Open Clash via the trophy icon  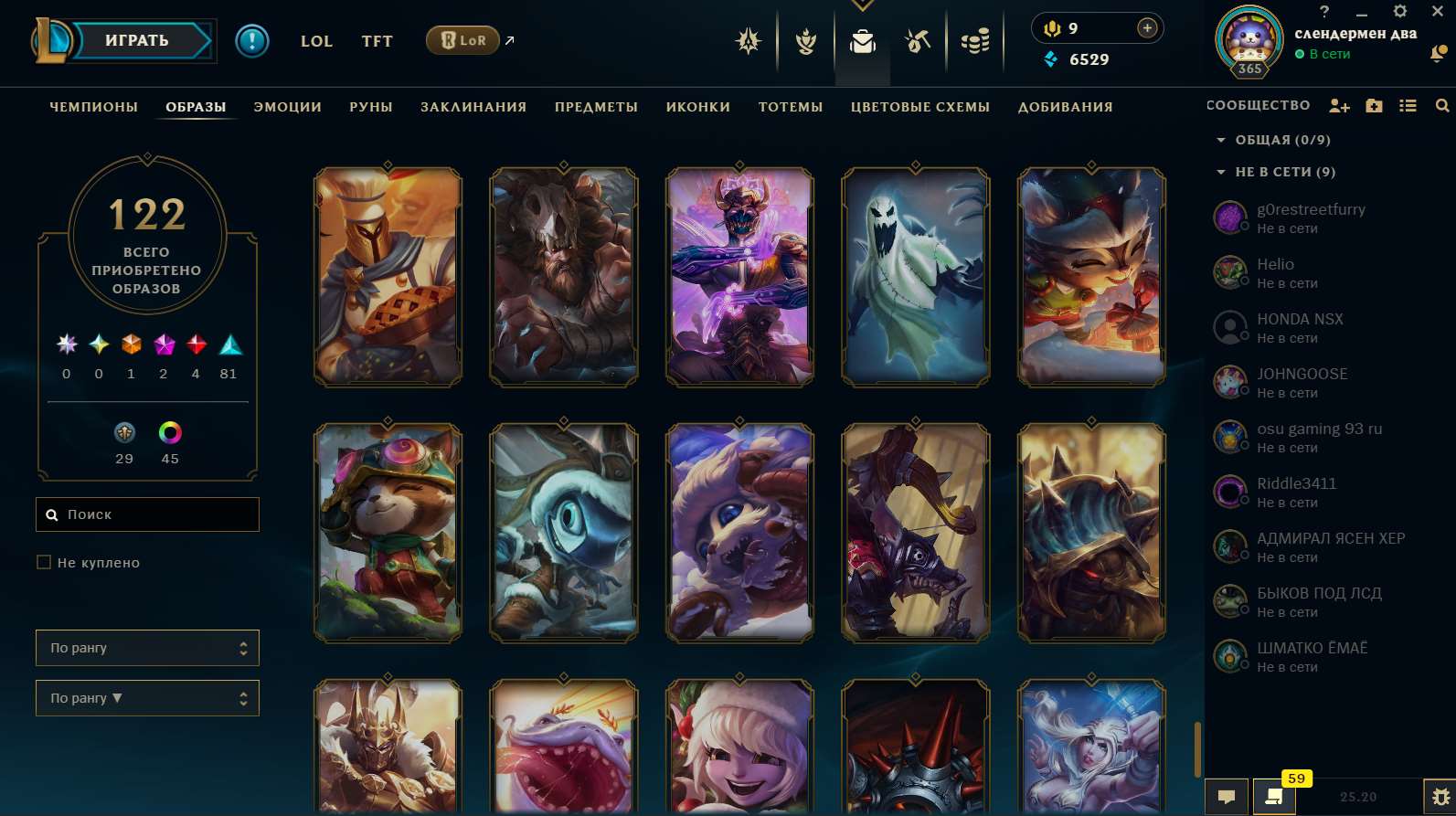pos(805,41)
